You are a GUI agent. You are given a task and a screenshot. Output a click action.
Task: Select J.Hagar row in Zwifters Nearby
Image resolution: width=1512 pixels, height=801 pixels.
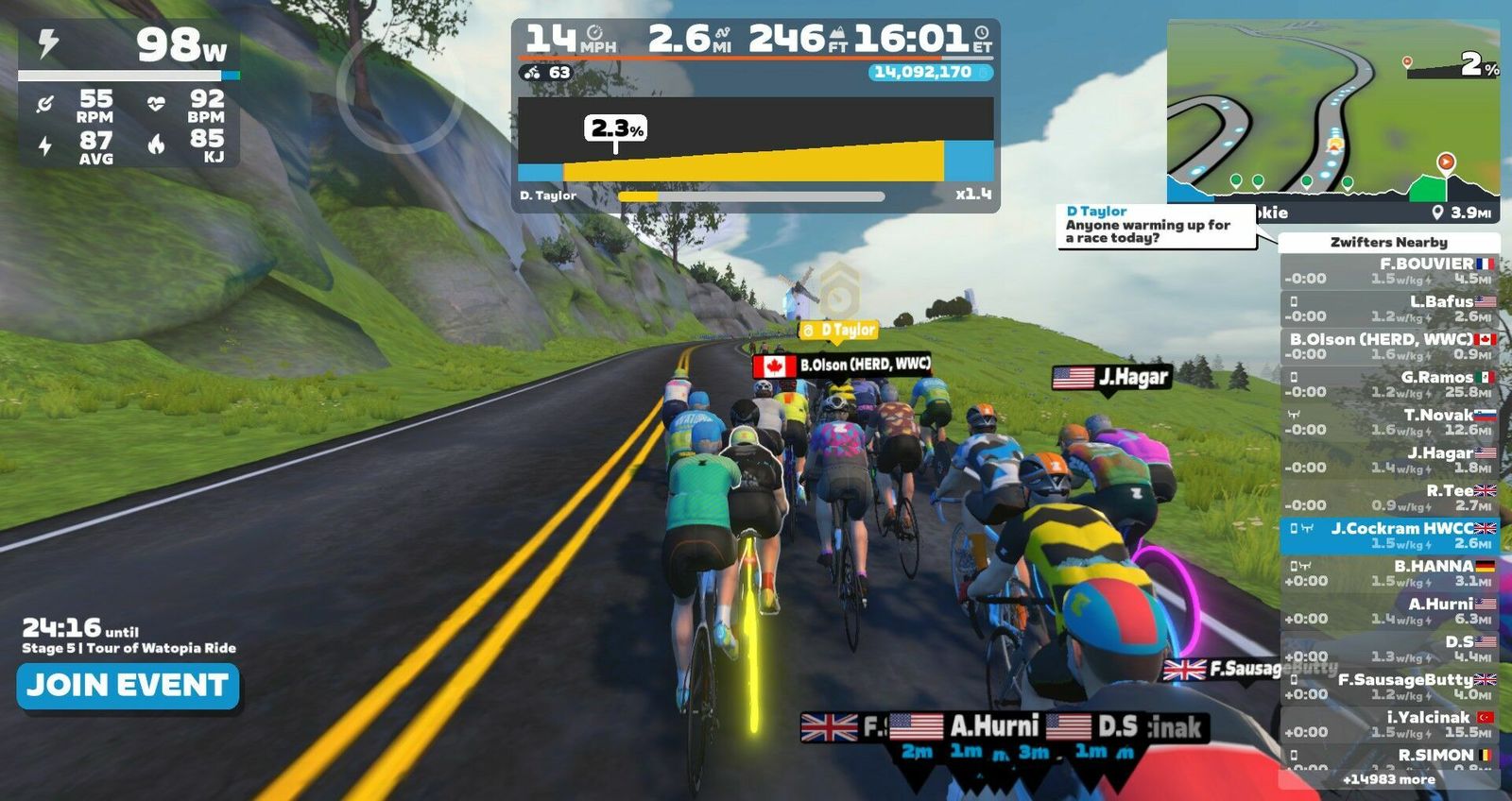[1389, 460]
